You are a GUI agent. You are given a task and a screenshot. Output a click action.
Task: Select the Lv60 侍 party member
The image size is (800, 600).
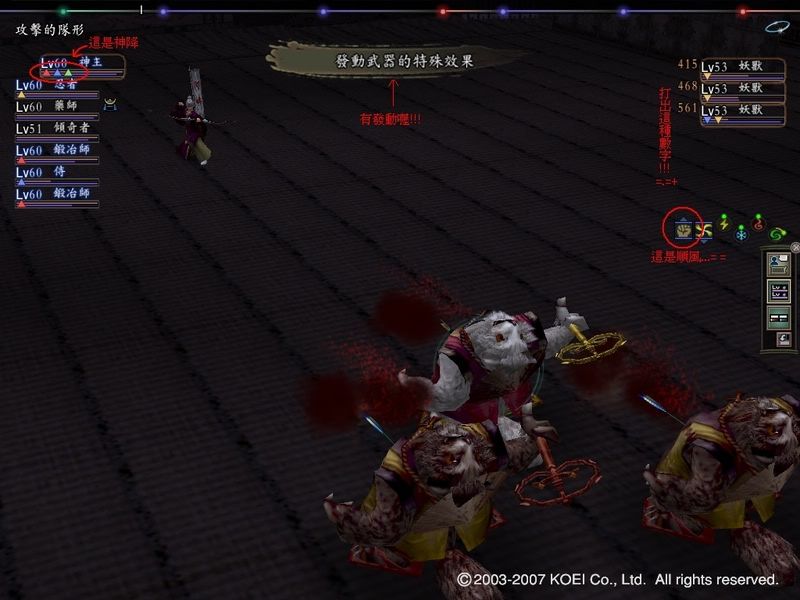coord(60,172)
